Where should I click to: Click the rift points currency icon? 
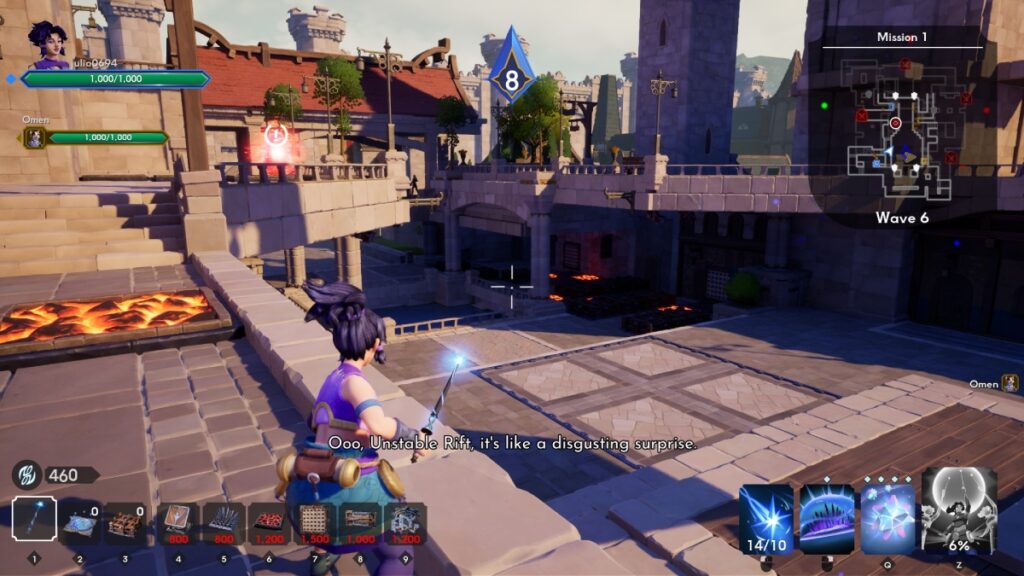click(26, 475)
